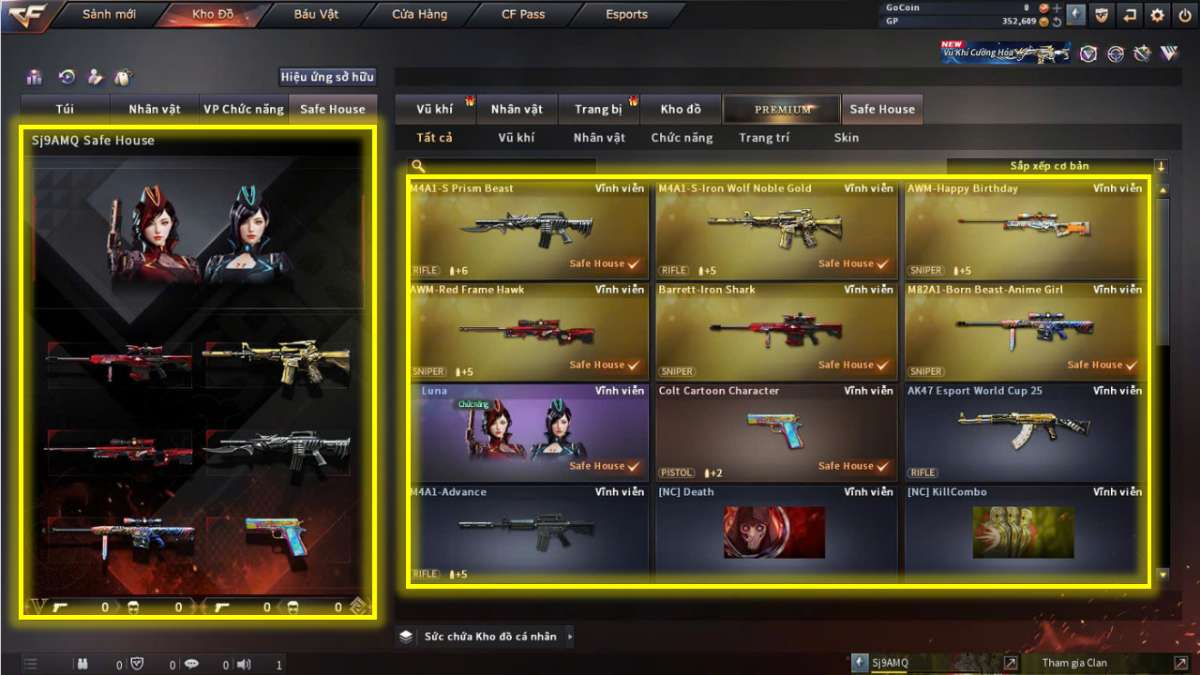The width and height of the screenshot is (1200, 675).
Task: Click the power icon to exit
Action: [1185, 15]
